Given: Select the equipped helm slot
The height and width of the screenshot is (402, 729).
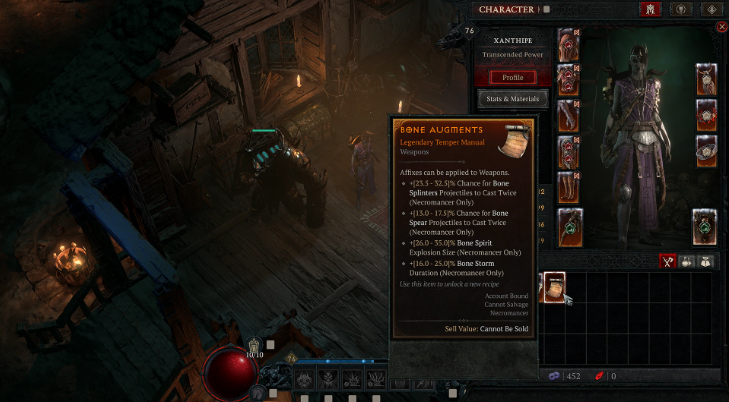Looking at the screenshot, I should [x=568, y=43].
